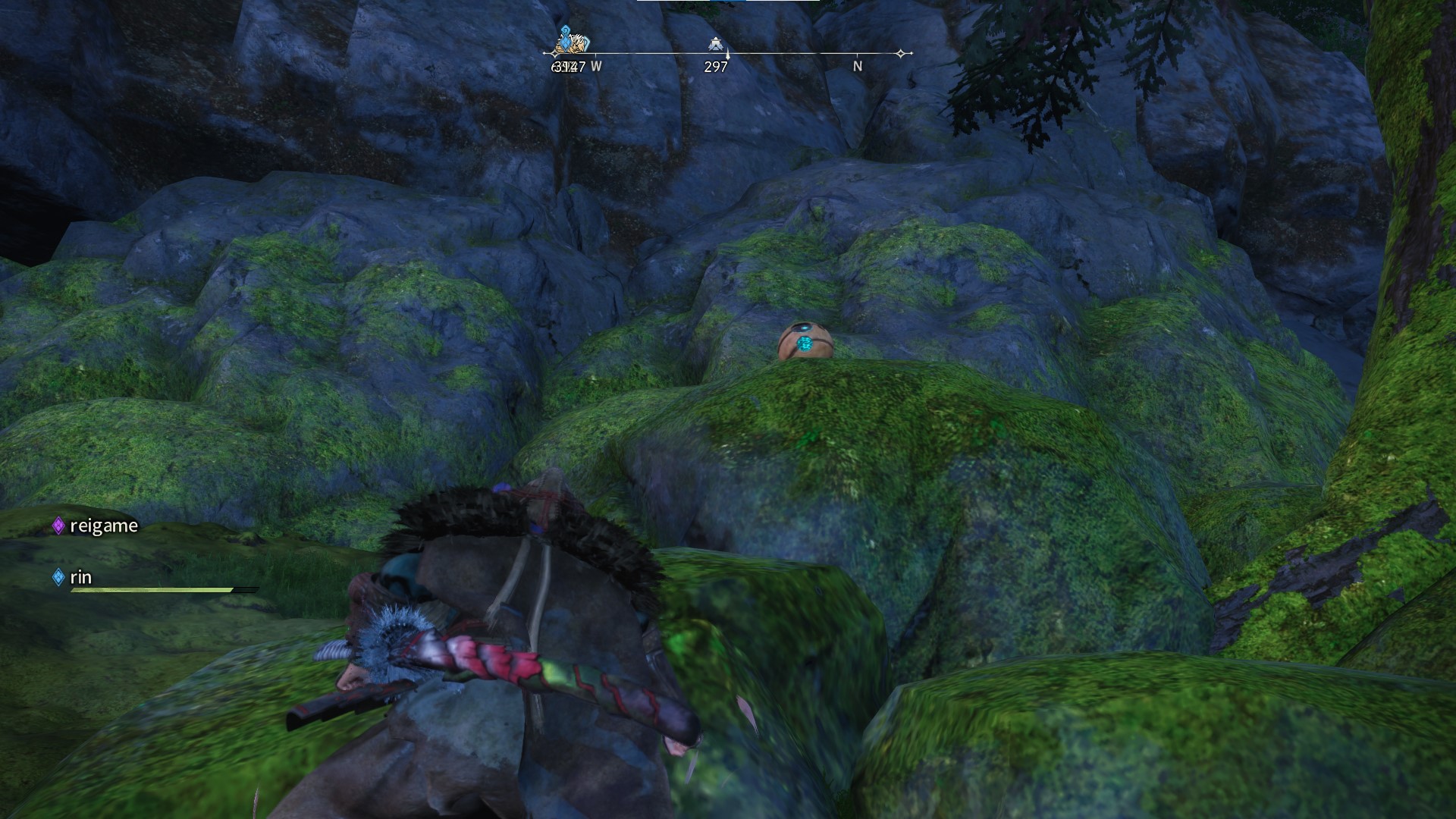Select party member rin

pos(80,577)
